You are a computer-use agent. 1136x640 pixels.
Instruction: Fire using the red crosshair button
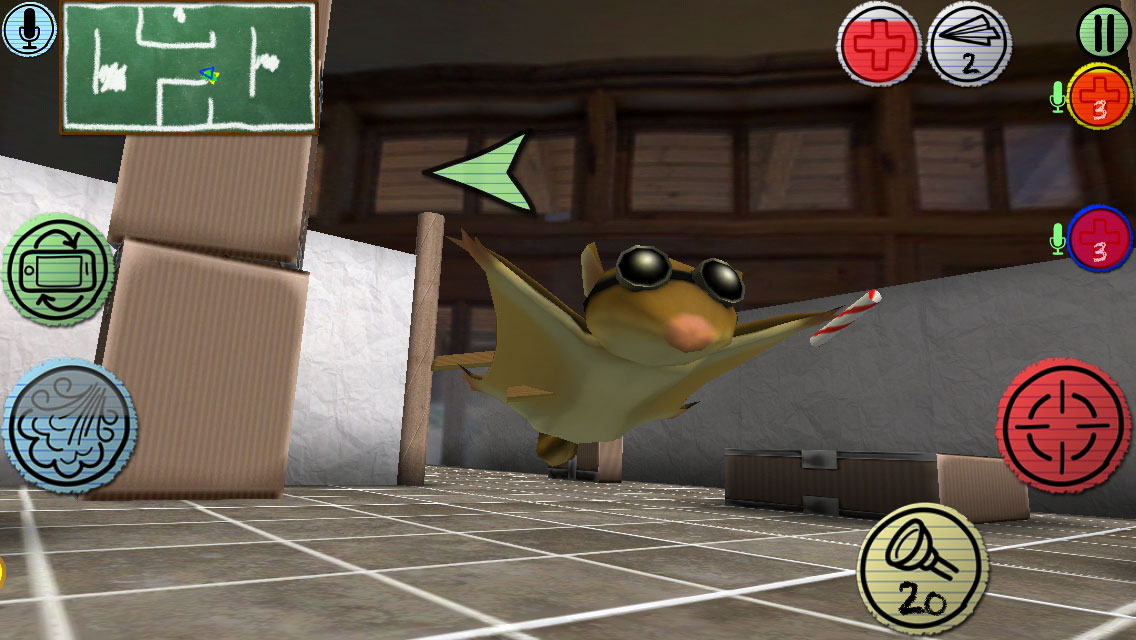point(1064,425)
